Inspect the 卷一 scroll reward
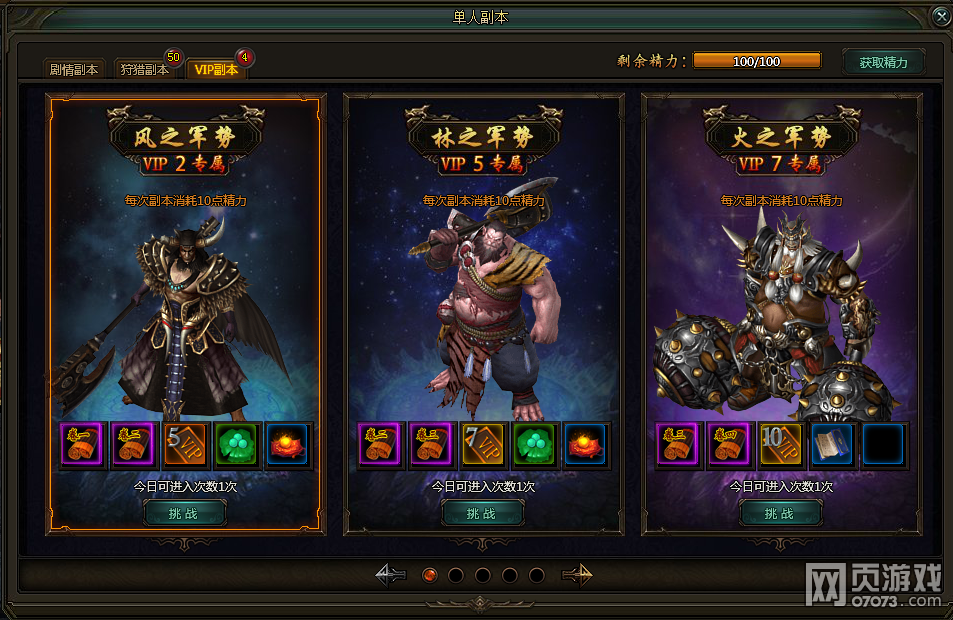Image resolution: width=953 pixels, height=620 pixels. (x=81, y=446)
